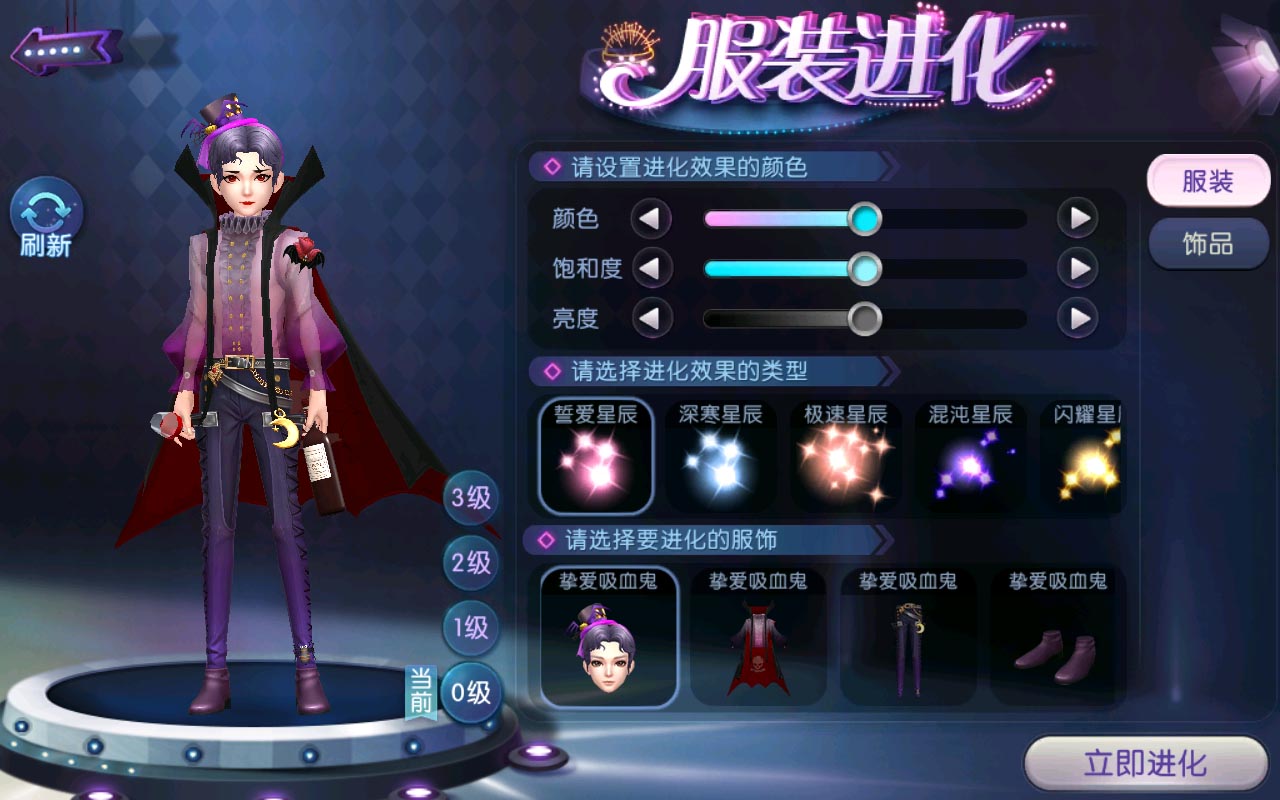Decrease 颜色 with the left arrow
Image resolution: width=1280 pixels, height=800 pixels.
click(651, 218)
